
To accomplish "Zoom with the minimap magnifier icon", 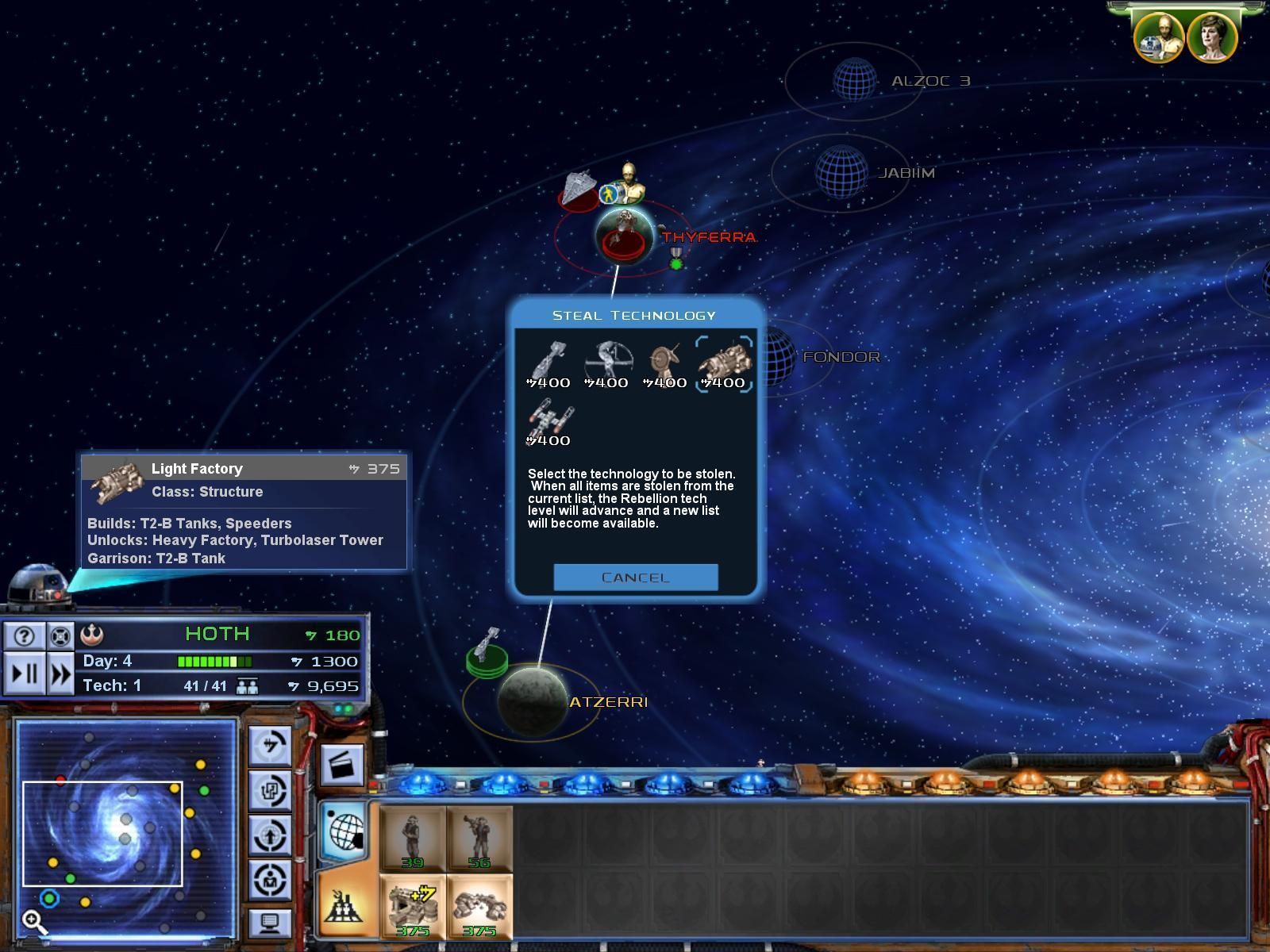I will click(33, 921).
